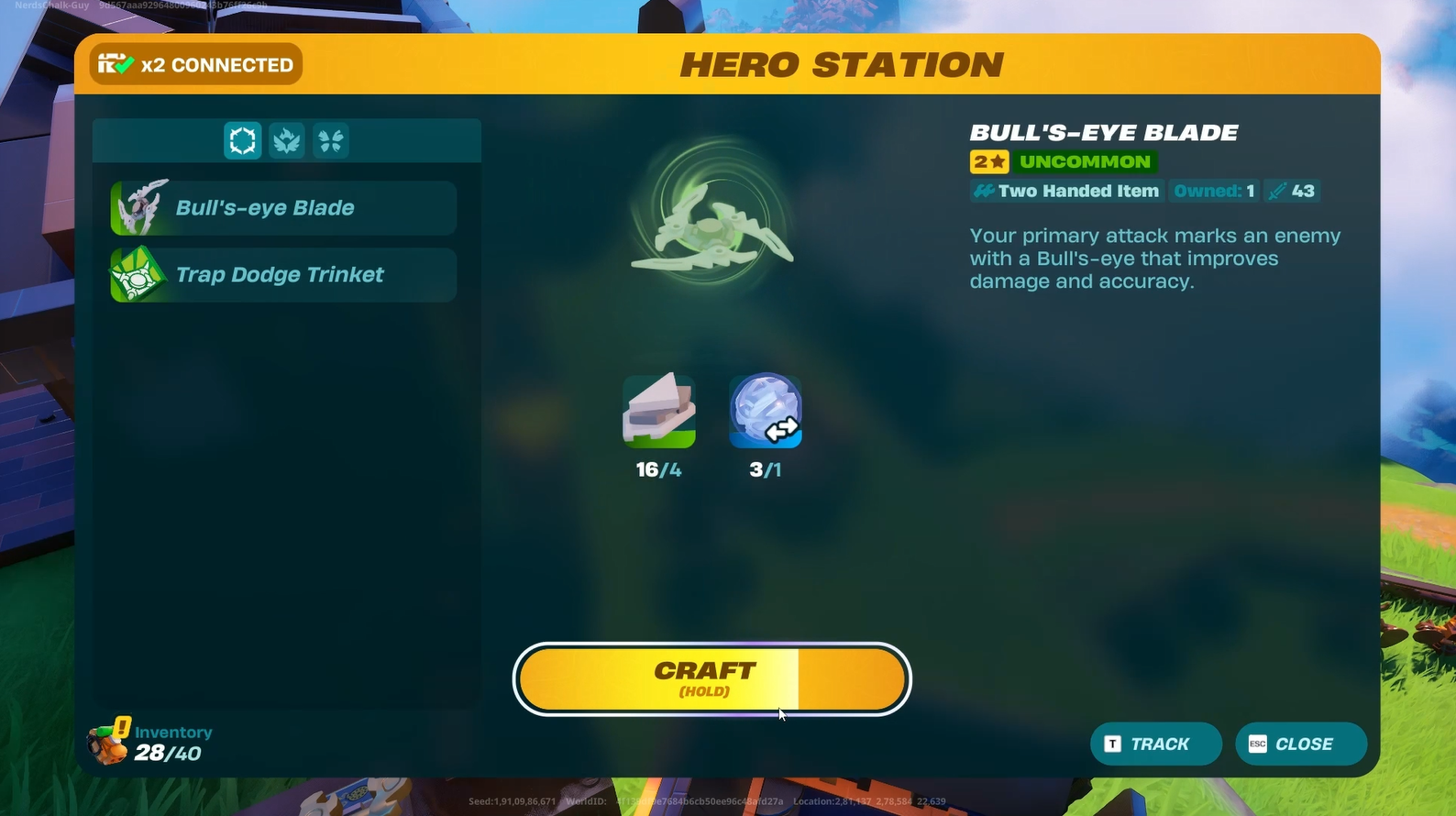
Task: Select the butterfly-shaped category tab
Action: [x=331, y=141]
